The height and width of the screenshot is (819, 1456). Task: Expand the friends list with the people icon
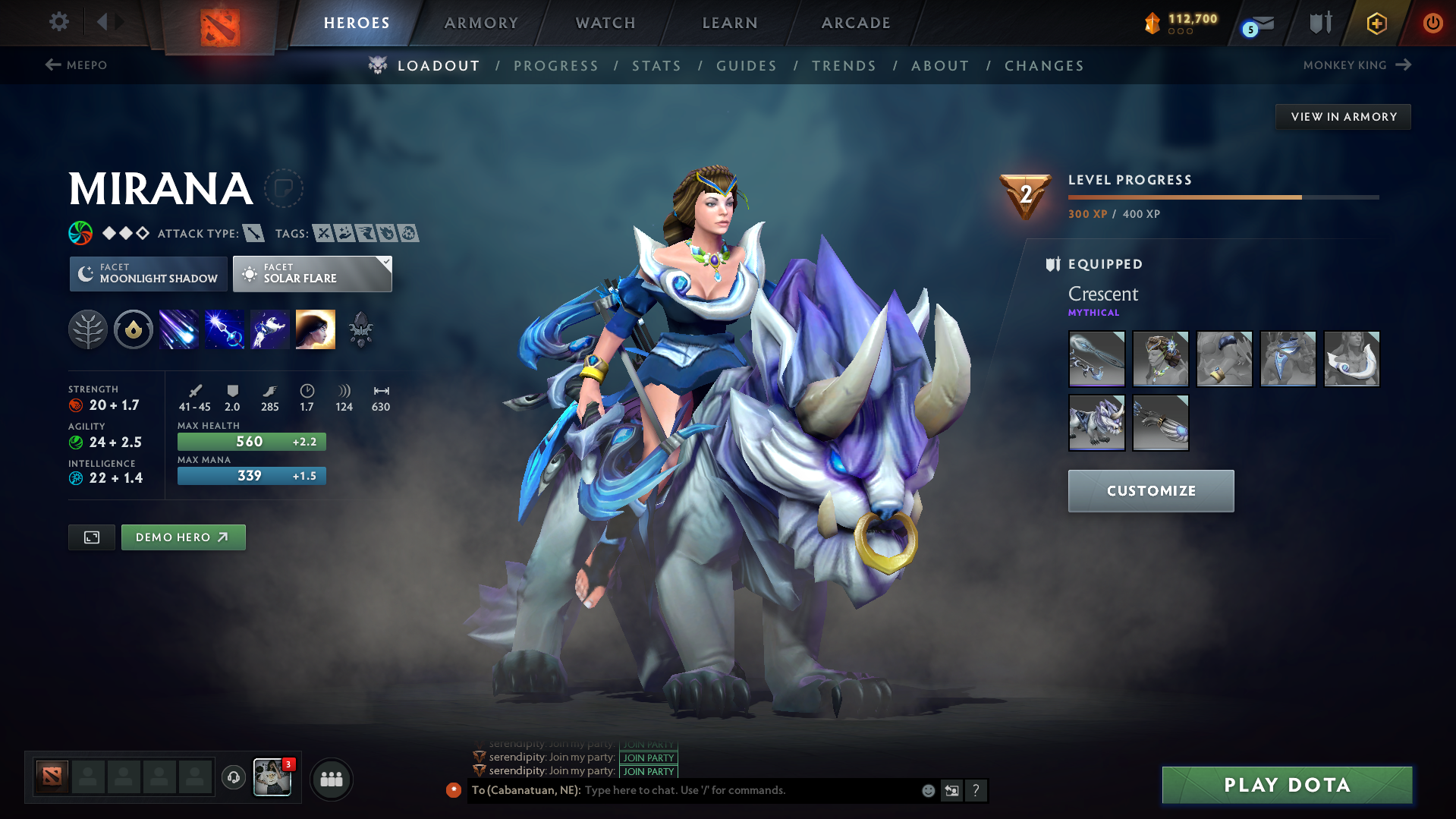[331, 779]
